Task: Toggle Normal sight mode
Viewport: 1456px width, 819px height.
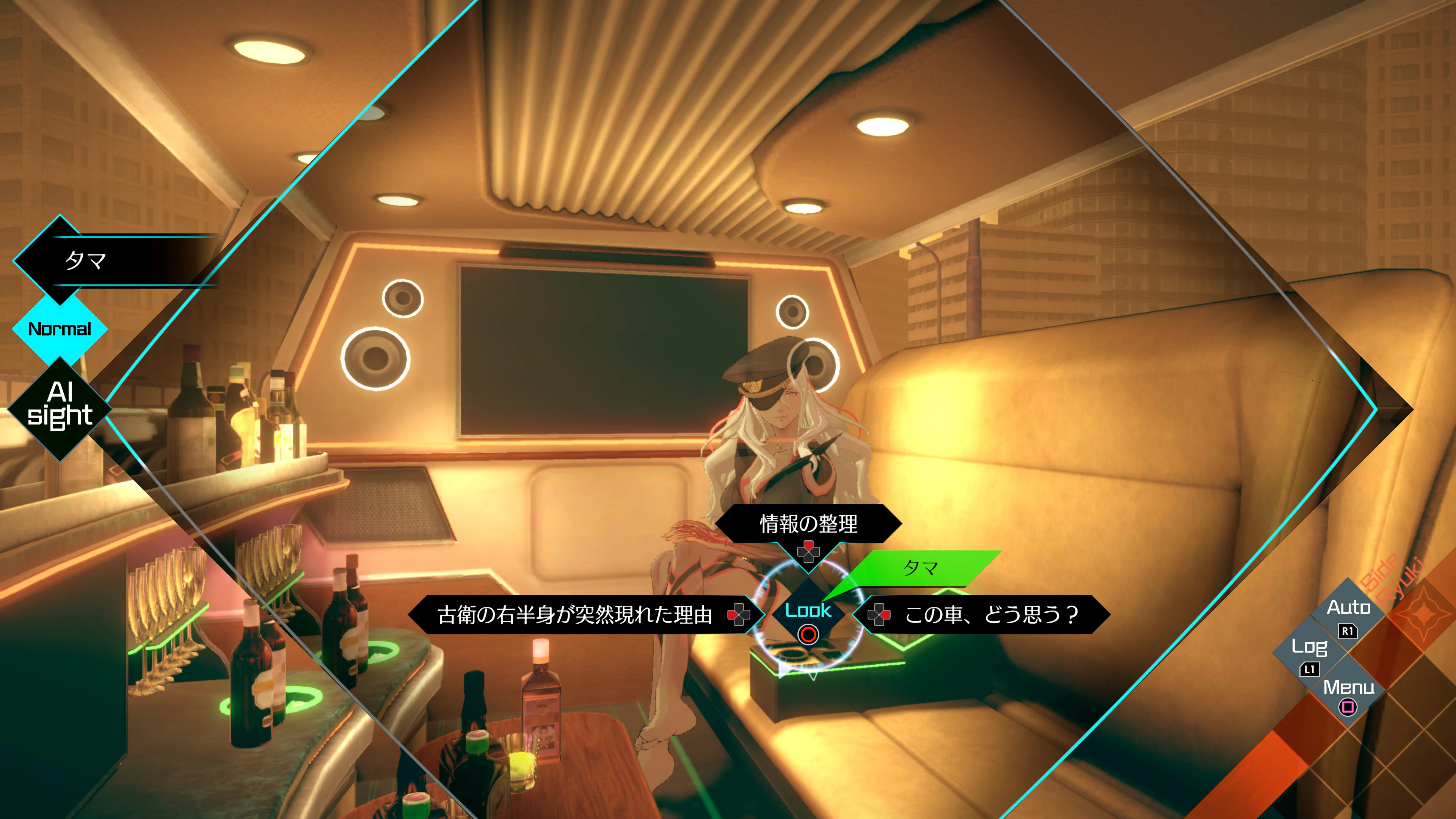Action: [60, 329]
